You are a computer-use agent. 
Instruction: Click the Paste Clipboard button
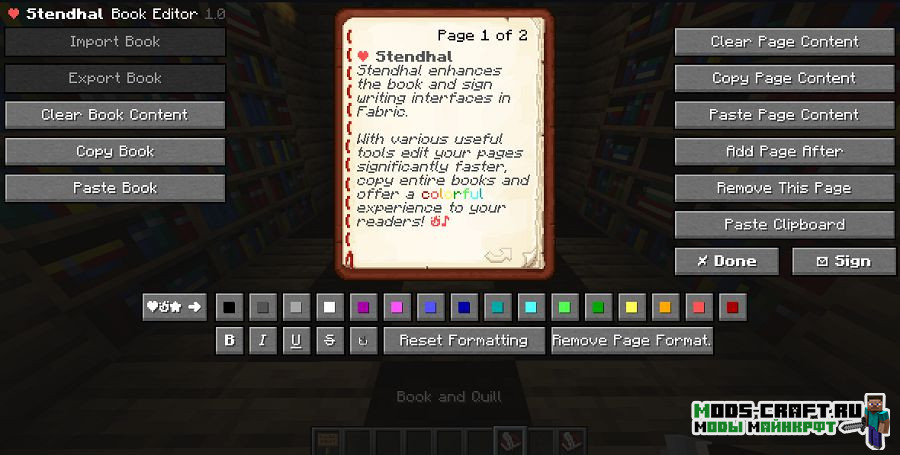point(784,225)
